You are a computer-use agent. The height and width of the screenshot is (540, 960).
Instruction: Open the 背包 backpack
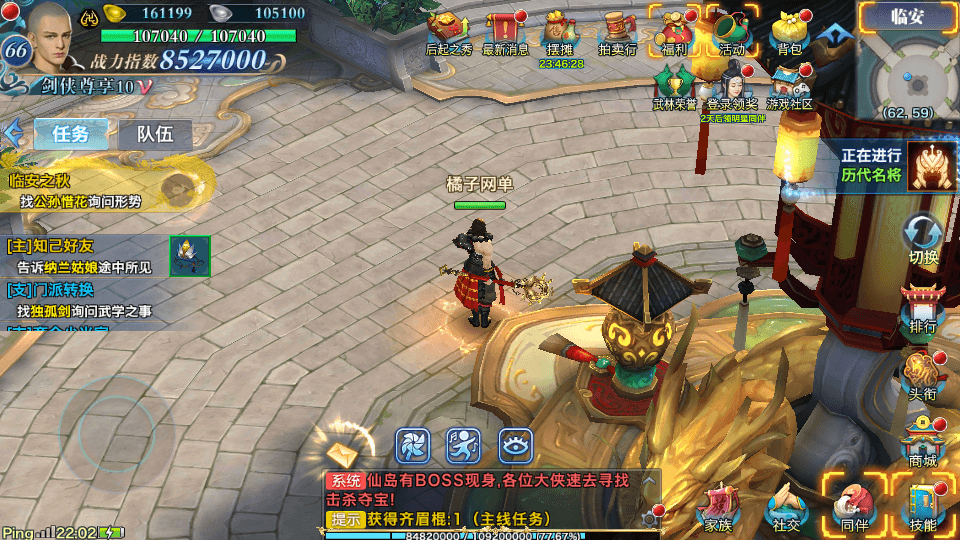tap(788, 31)
